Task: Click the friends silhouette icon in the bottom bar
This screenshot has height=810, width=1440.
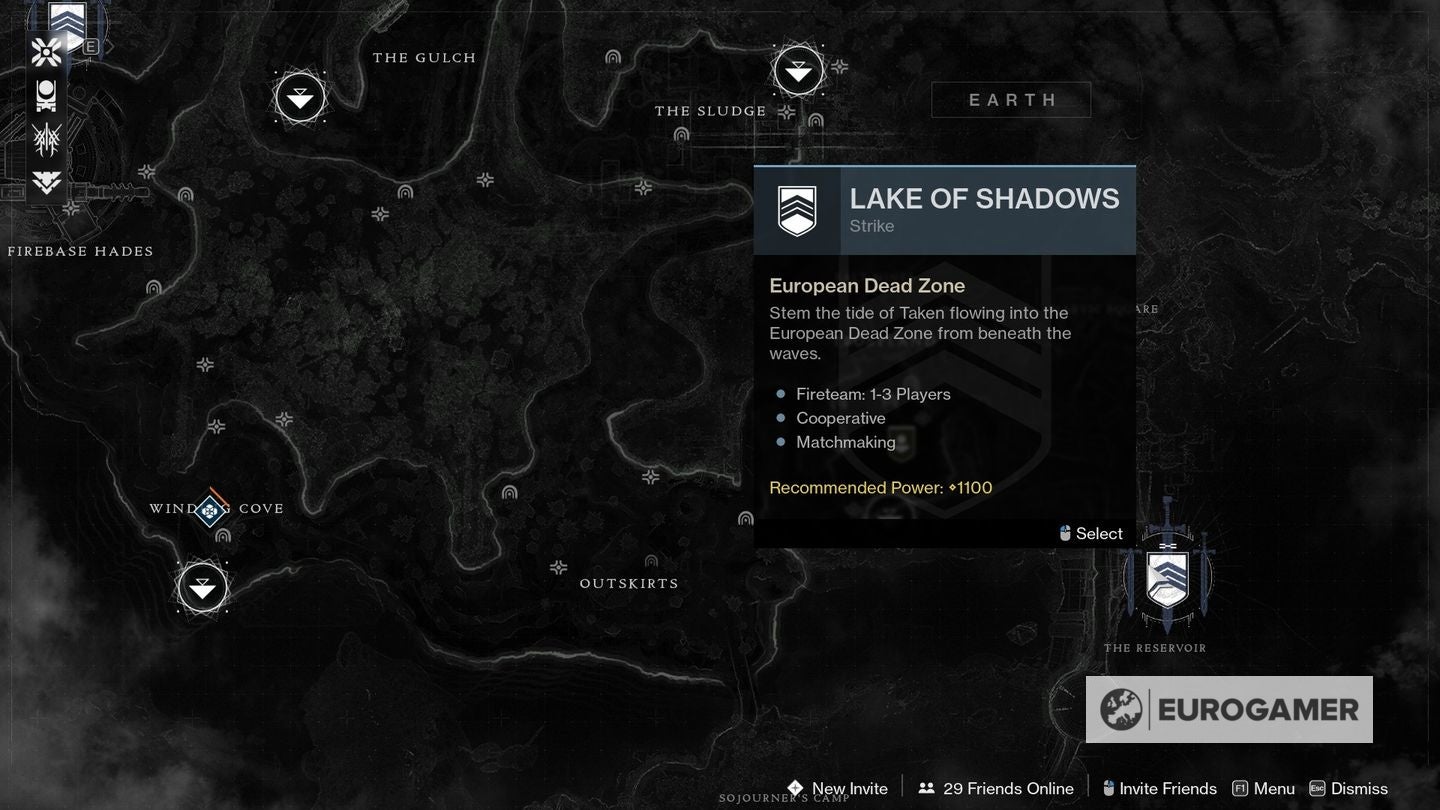Action: [x=925, y=788]
